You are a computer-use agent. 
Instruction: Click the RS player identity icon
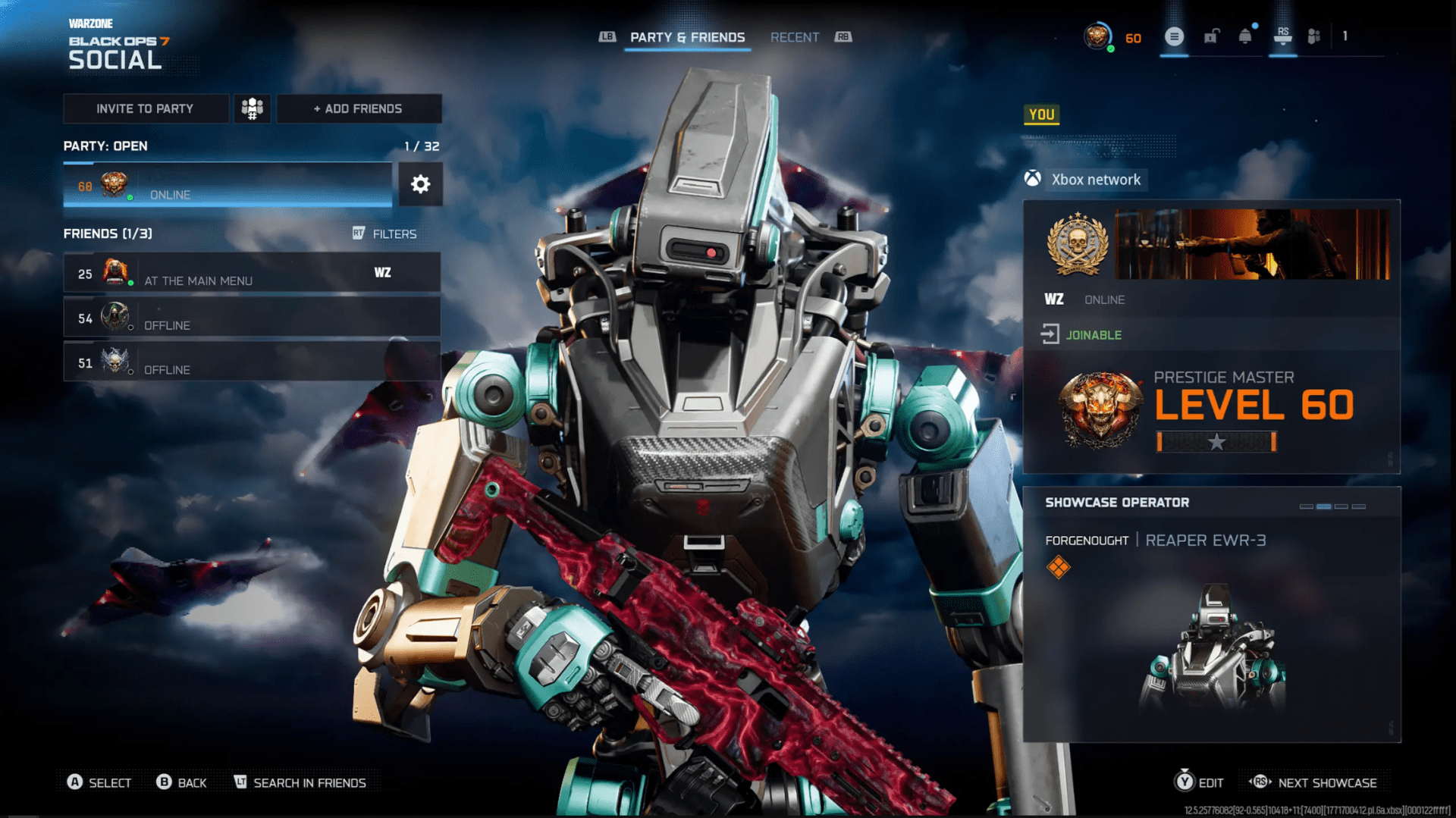[x=1283, y=36]
